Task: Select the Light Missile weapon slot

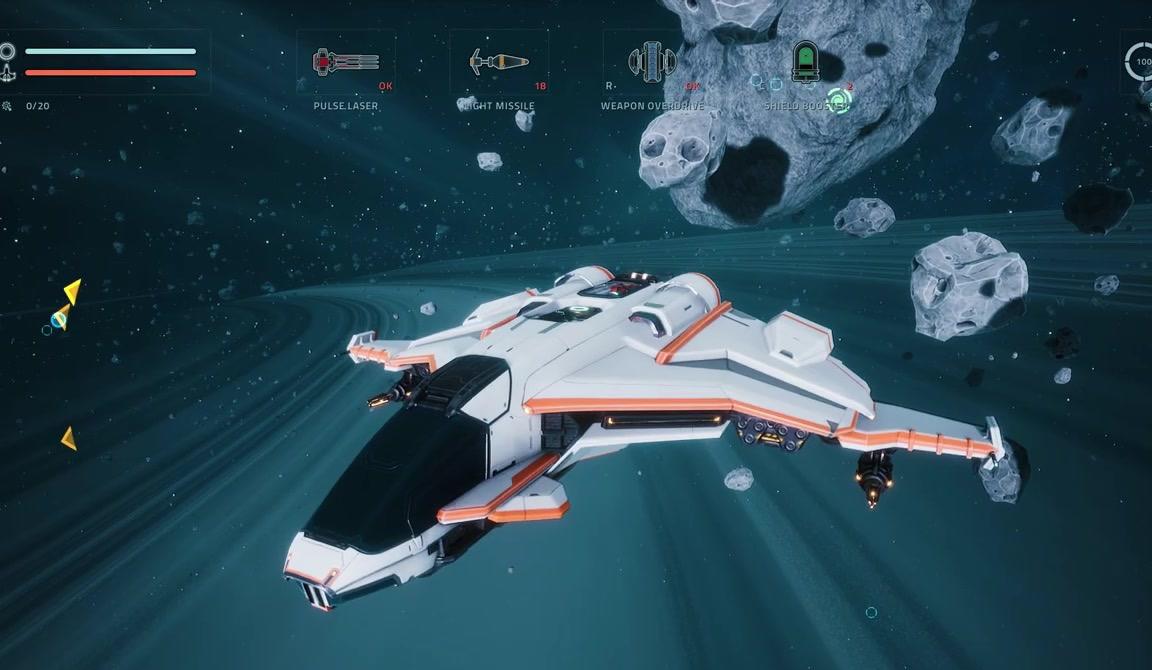Action: pyautogui.click(x=498, y=63)
